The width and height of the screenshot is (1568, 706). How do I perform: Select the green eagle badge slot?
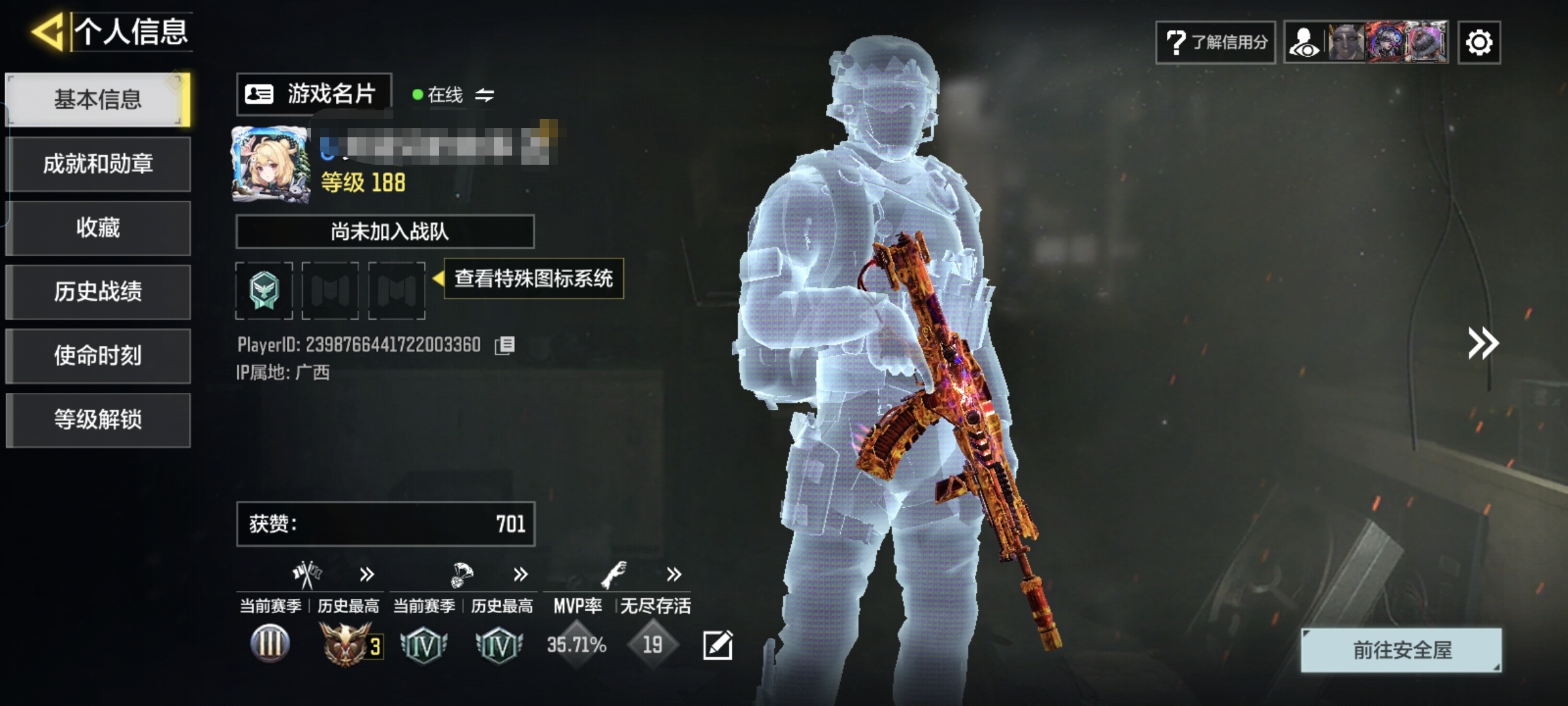(264, 290)
